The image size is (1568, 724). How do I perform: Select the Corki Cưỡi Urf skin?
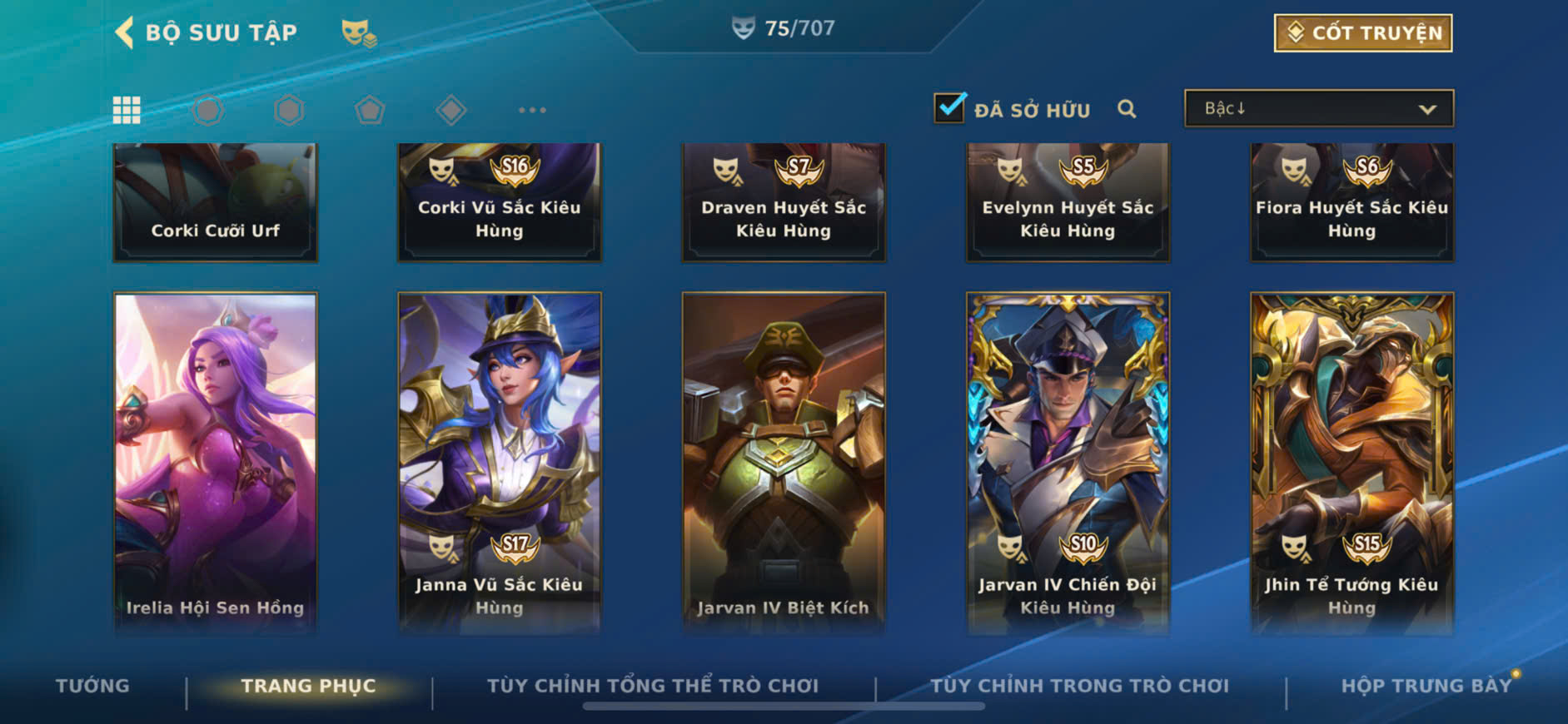[x=216, y=202]
